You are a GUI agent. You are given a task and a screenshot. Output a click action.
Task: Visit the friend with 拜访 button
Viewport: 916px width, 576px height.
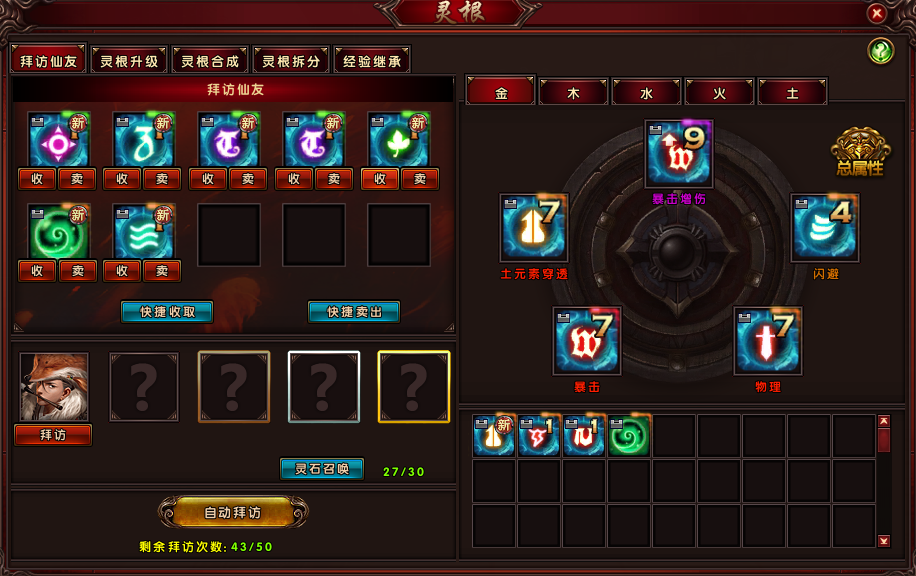click(x=53, y=435)
